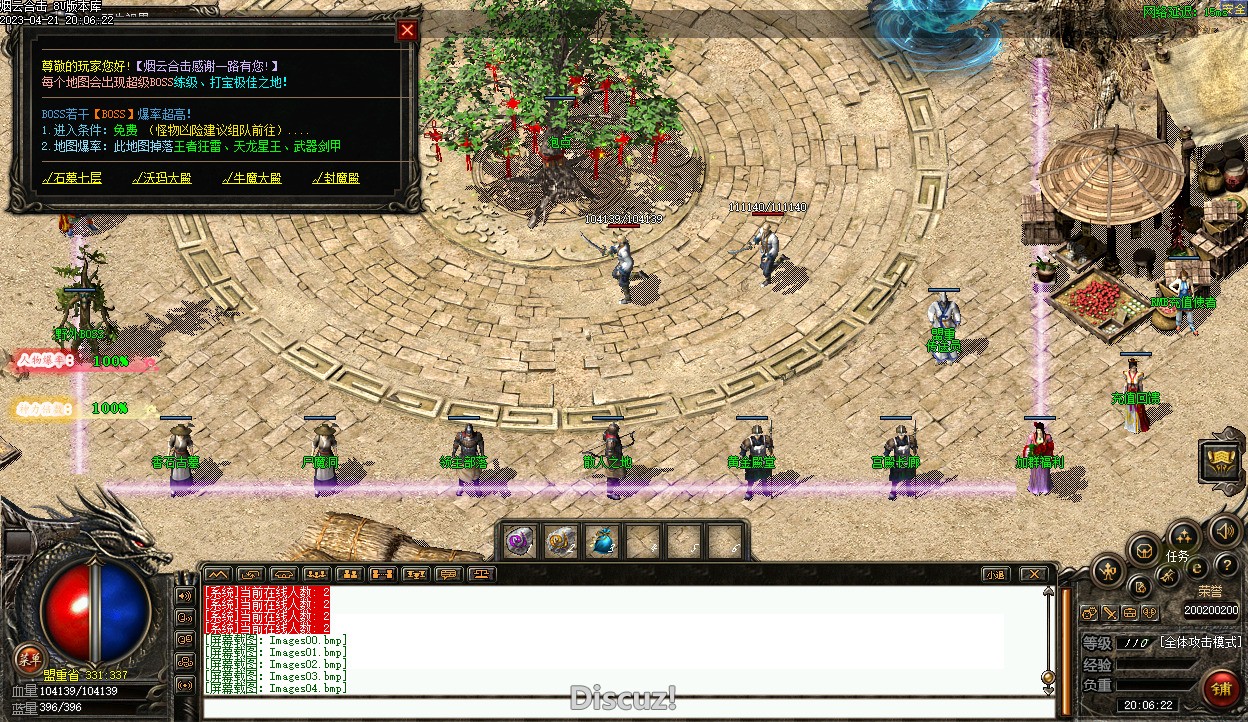1248x722 pixels.
Task: Close the chat panel with its X
Action: point(1033,574)
